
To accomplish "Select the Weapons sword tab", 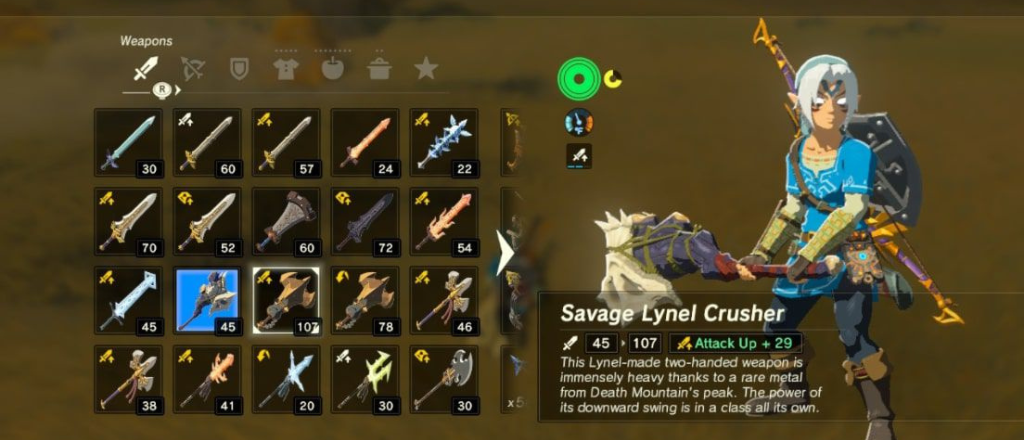I will coord(146,69).
